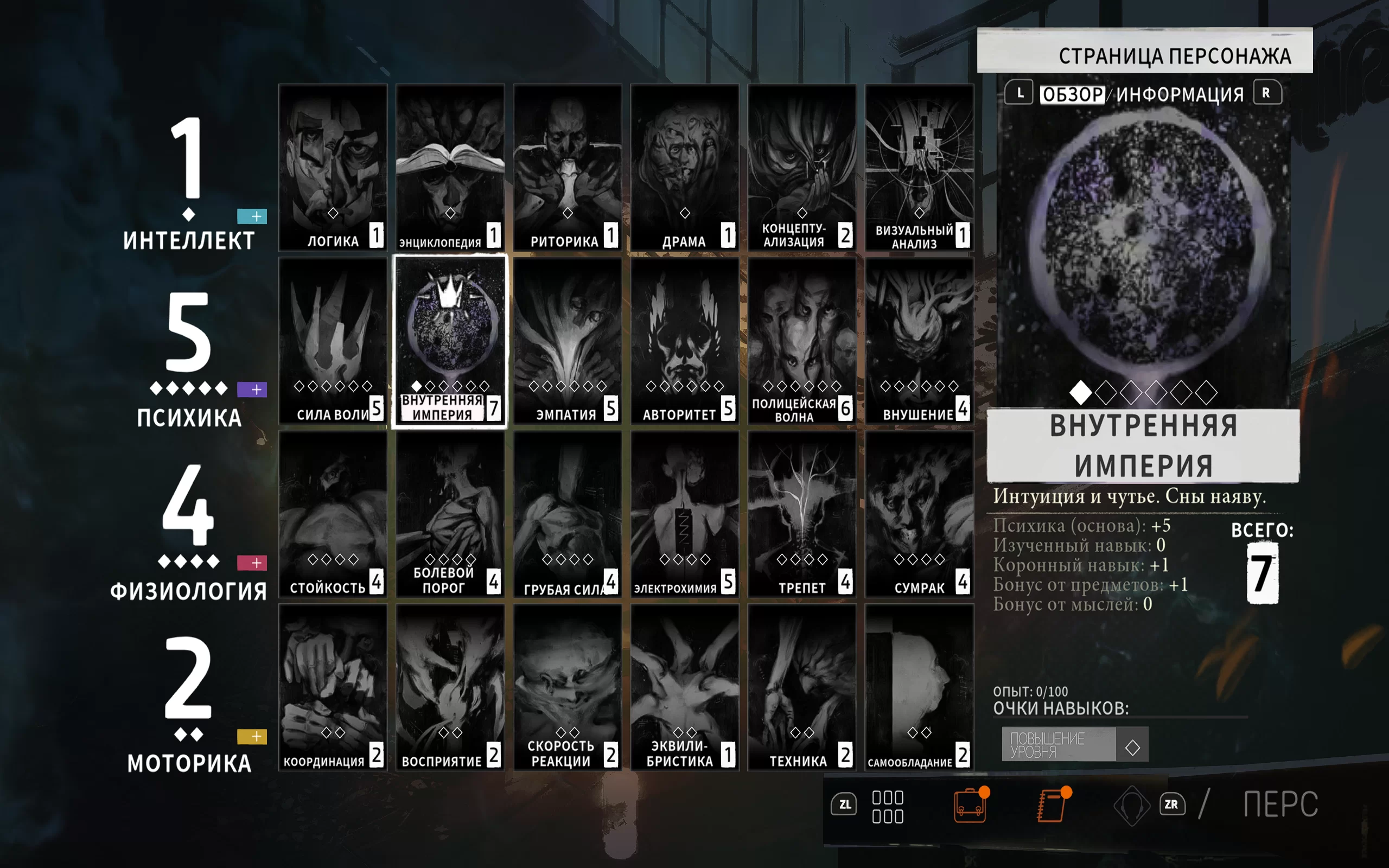Select the Болевой порог skill card
The image size is (1389, 868).
pos(450,514)
